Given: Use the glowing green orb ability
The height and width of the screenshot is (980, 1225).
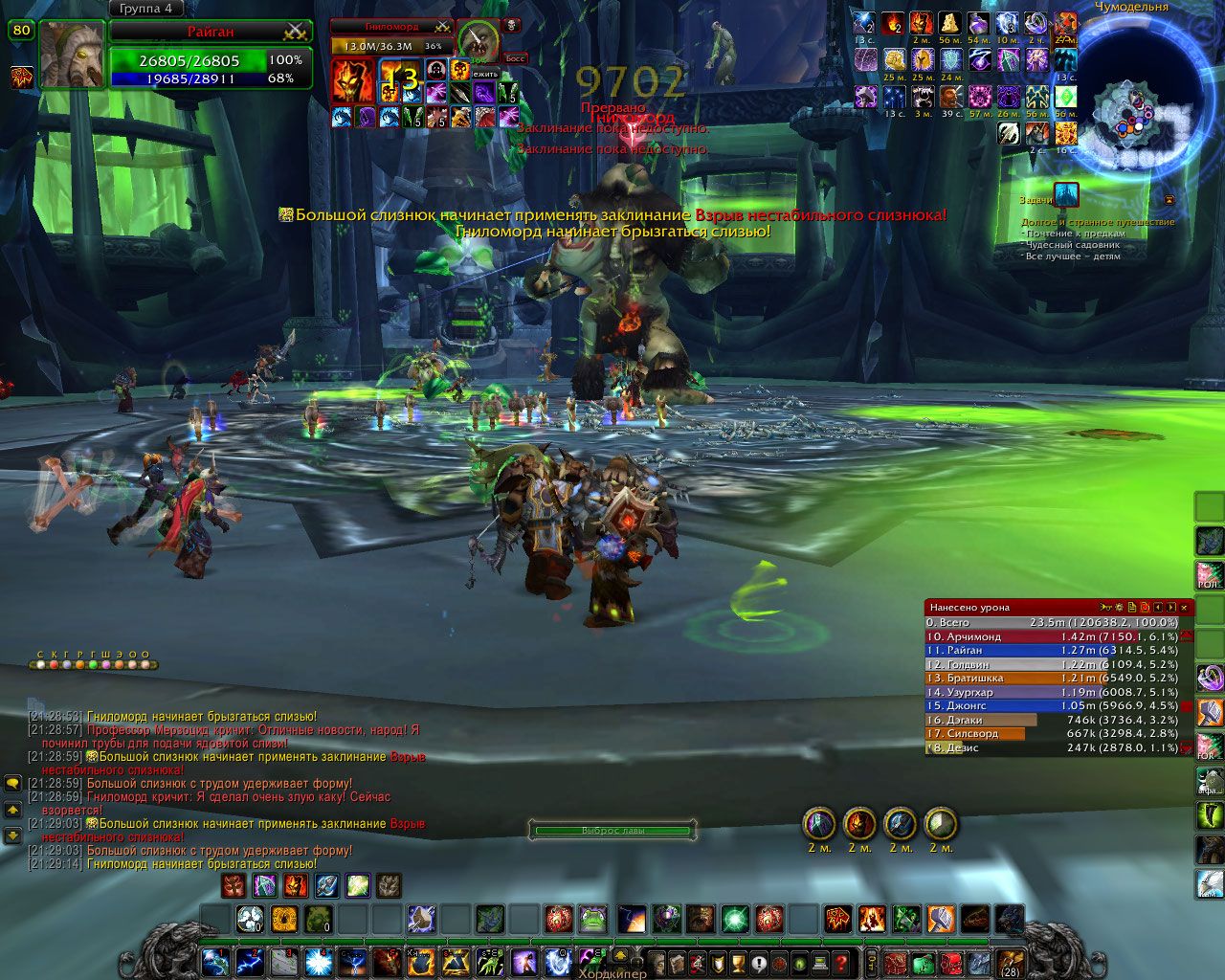Looking at the screenshot, I should click(735, 920).
